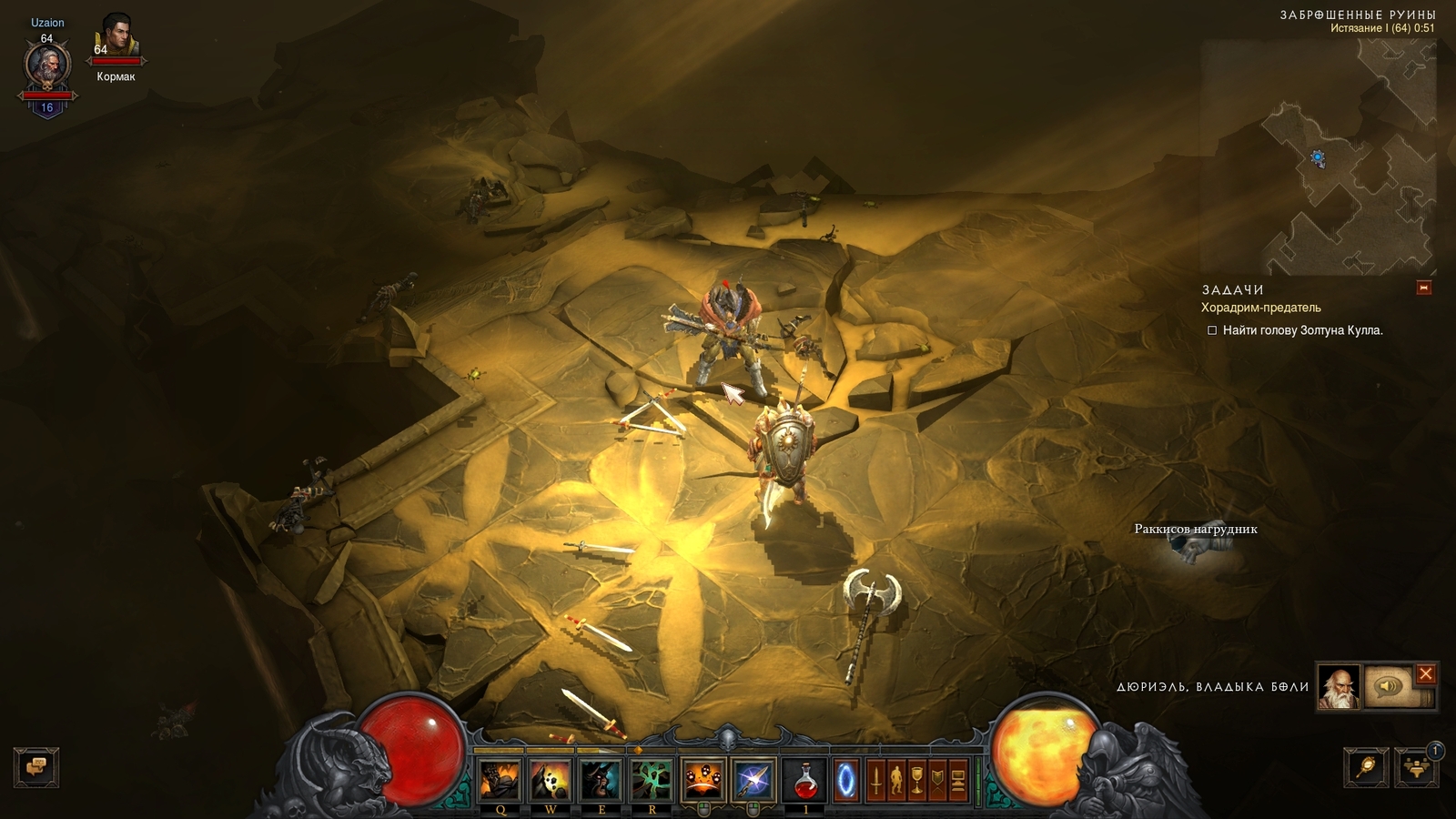
Task: Select the right-mouse skill with glowing dagger
Action: point(753,780)
